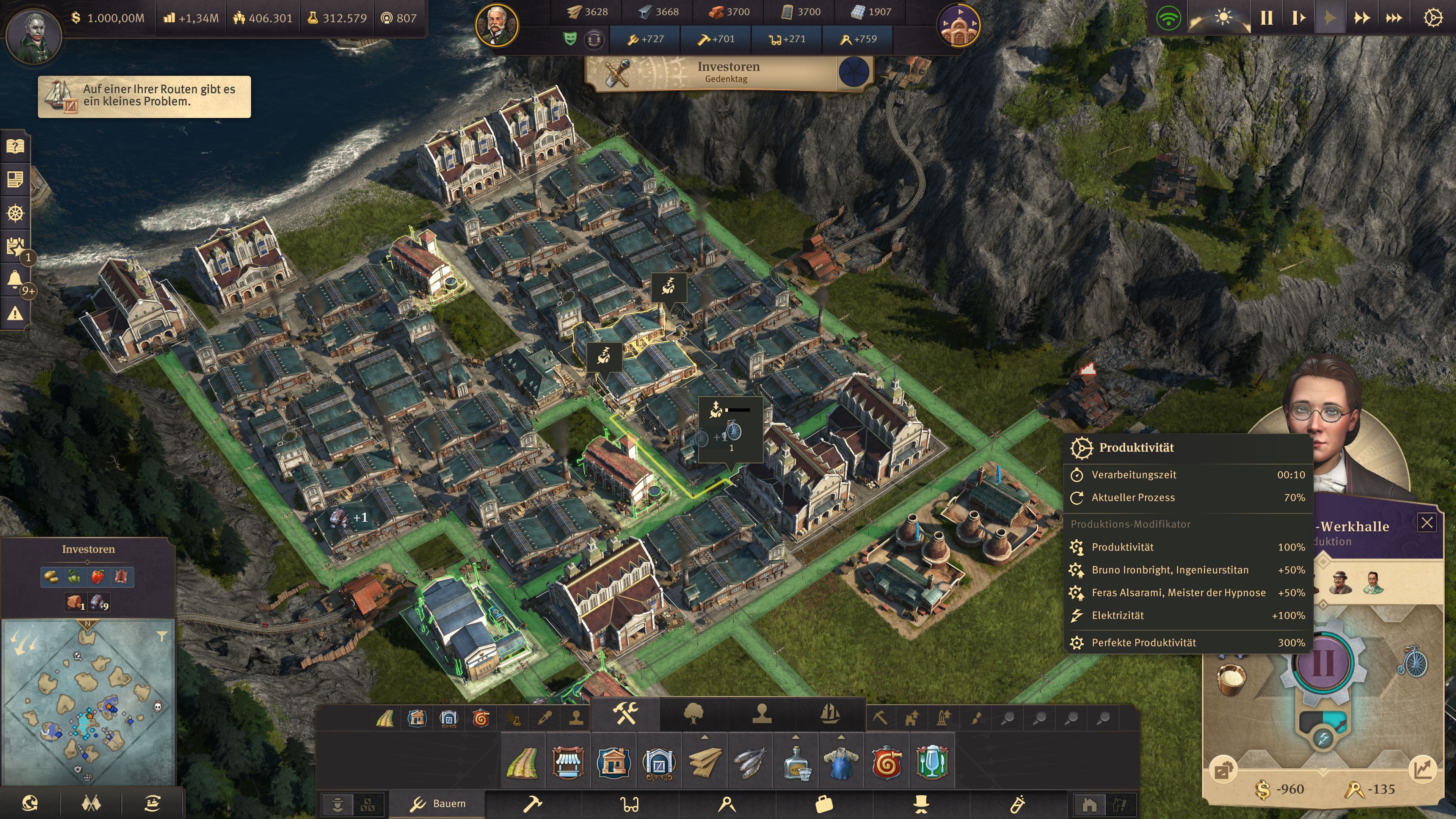Select the fish building icon
This screenshot has width=1456, height=819.
750,762
